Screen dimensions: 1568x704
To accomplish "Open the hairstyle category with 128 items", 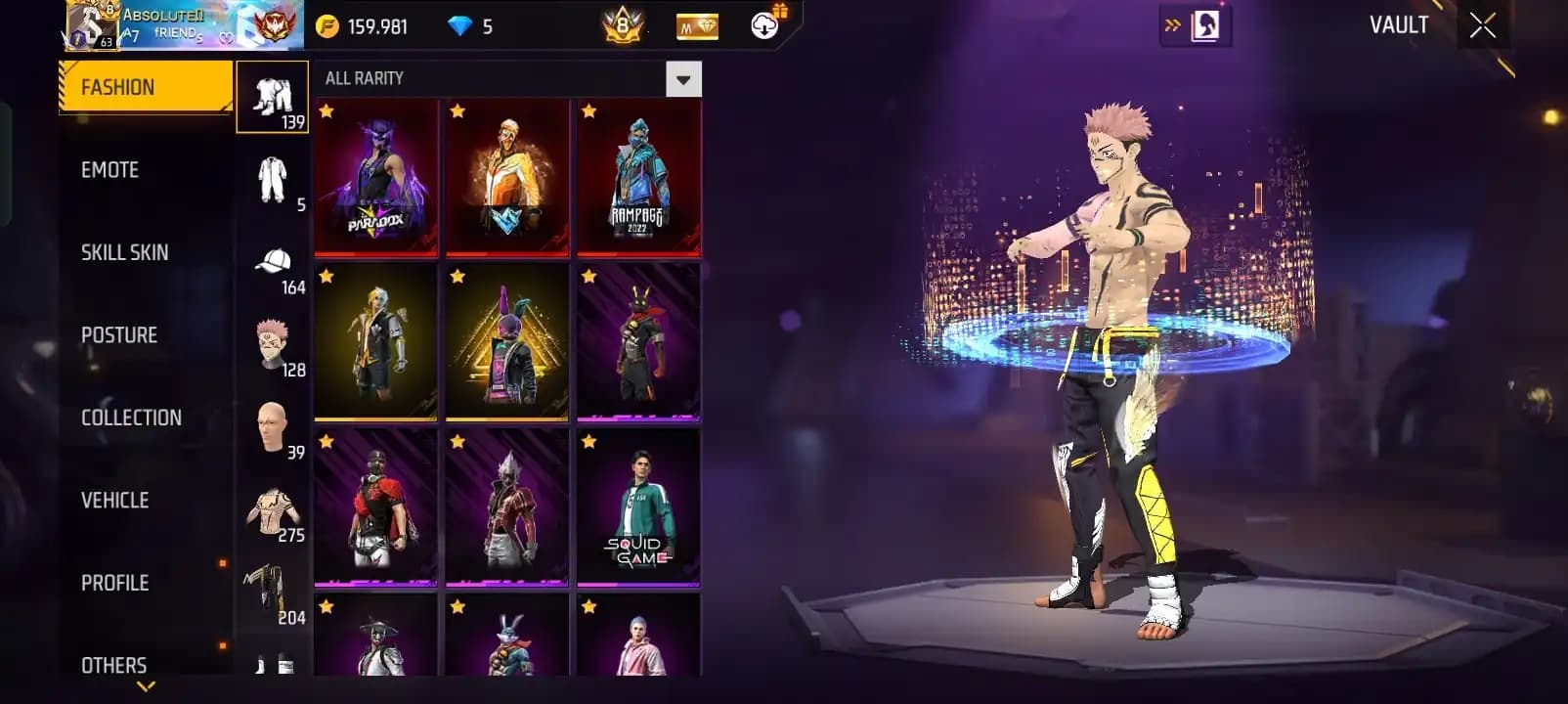I will pos(273,342).
